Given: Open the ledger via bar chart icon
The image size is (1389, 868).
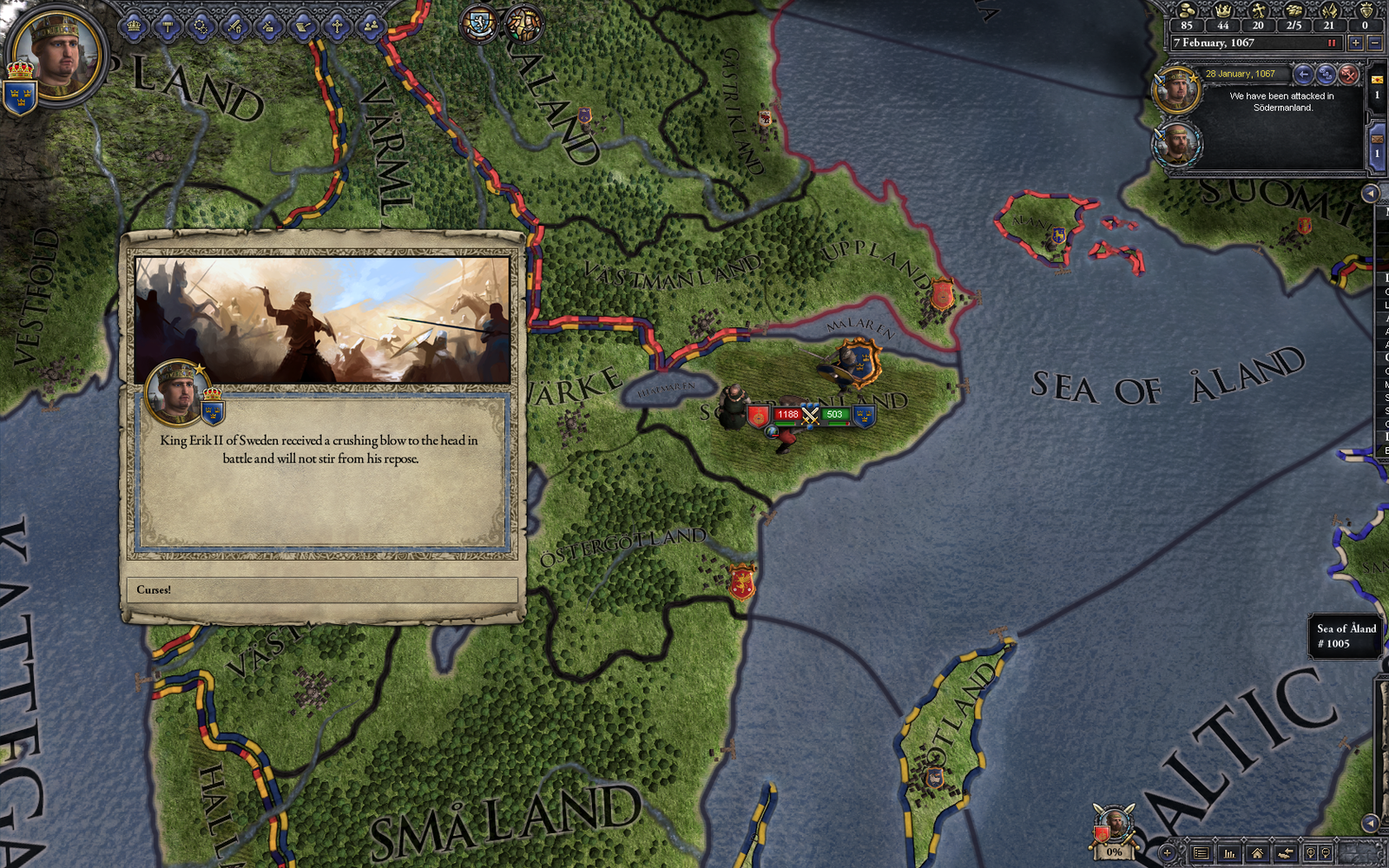Looking at the screenshot, I should 1230,854.
